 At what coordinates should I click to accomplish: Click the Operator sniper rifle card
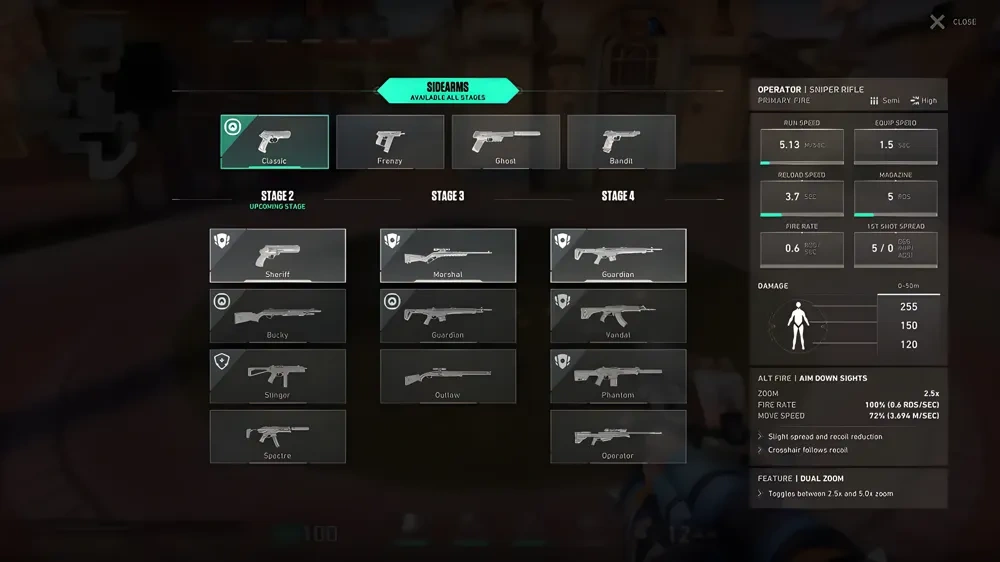(x=618, y=437)
